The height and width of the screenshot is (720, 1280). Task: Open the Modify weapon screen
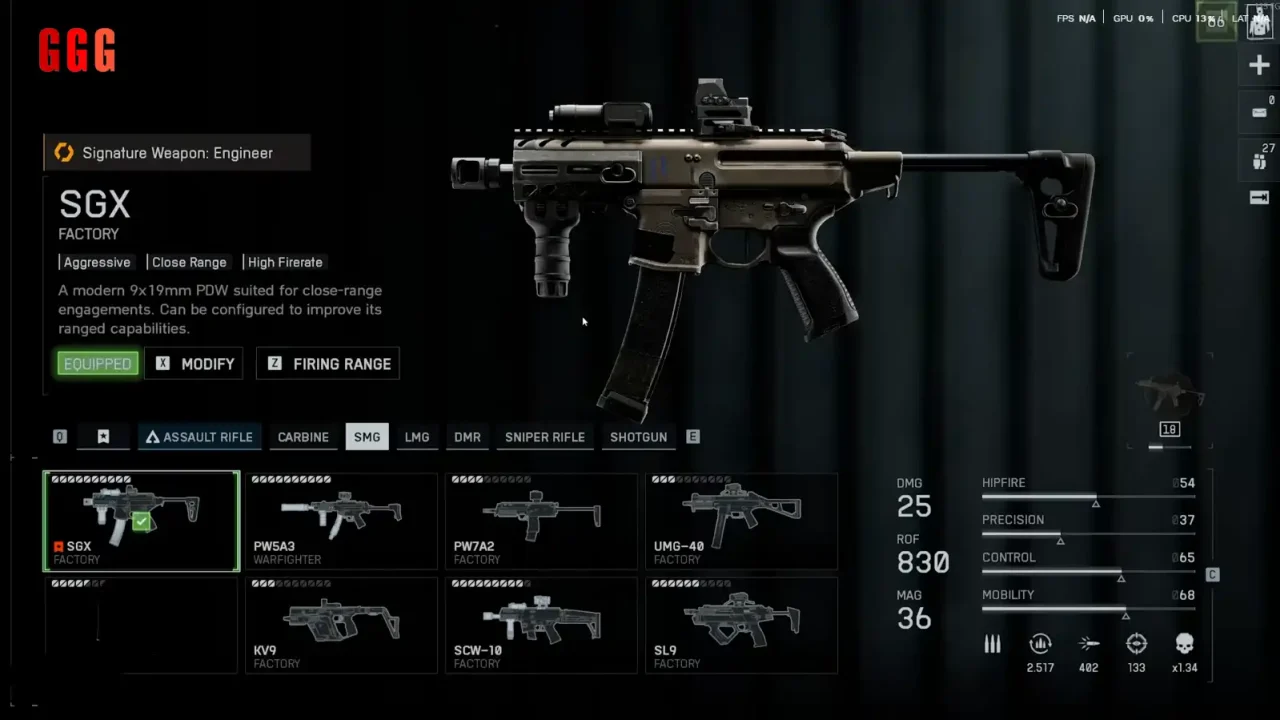(x=195, y=364)
